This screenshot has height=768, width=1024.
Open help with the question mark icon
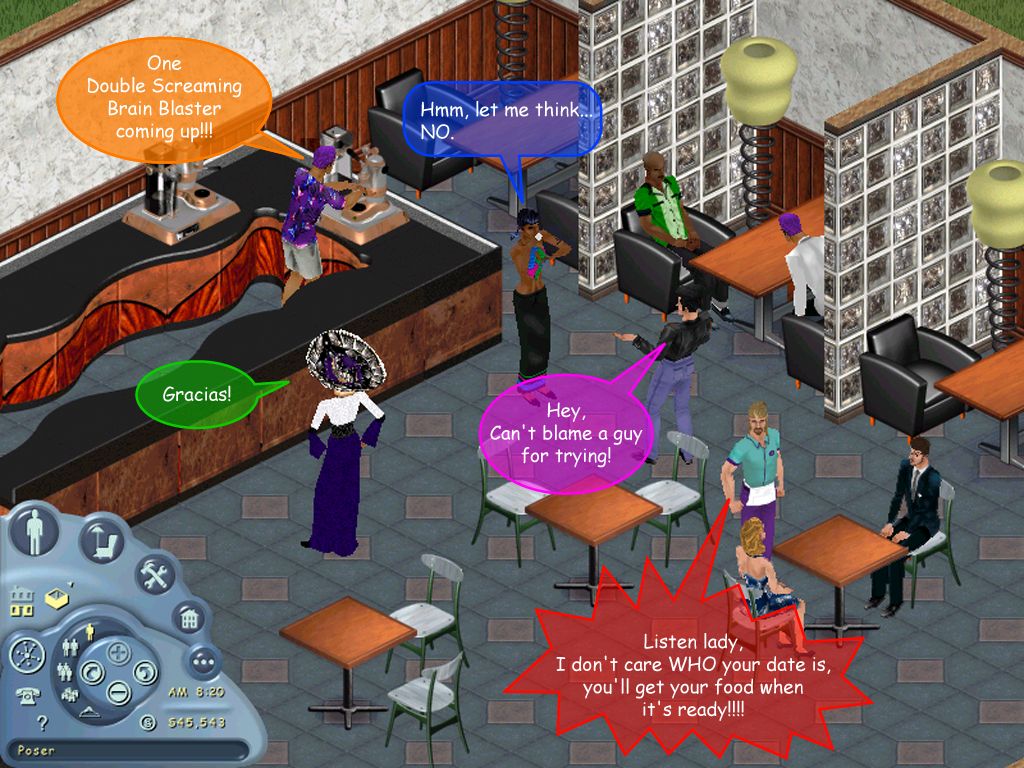click(x=42, y=722)
